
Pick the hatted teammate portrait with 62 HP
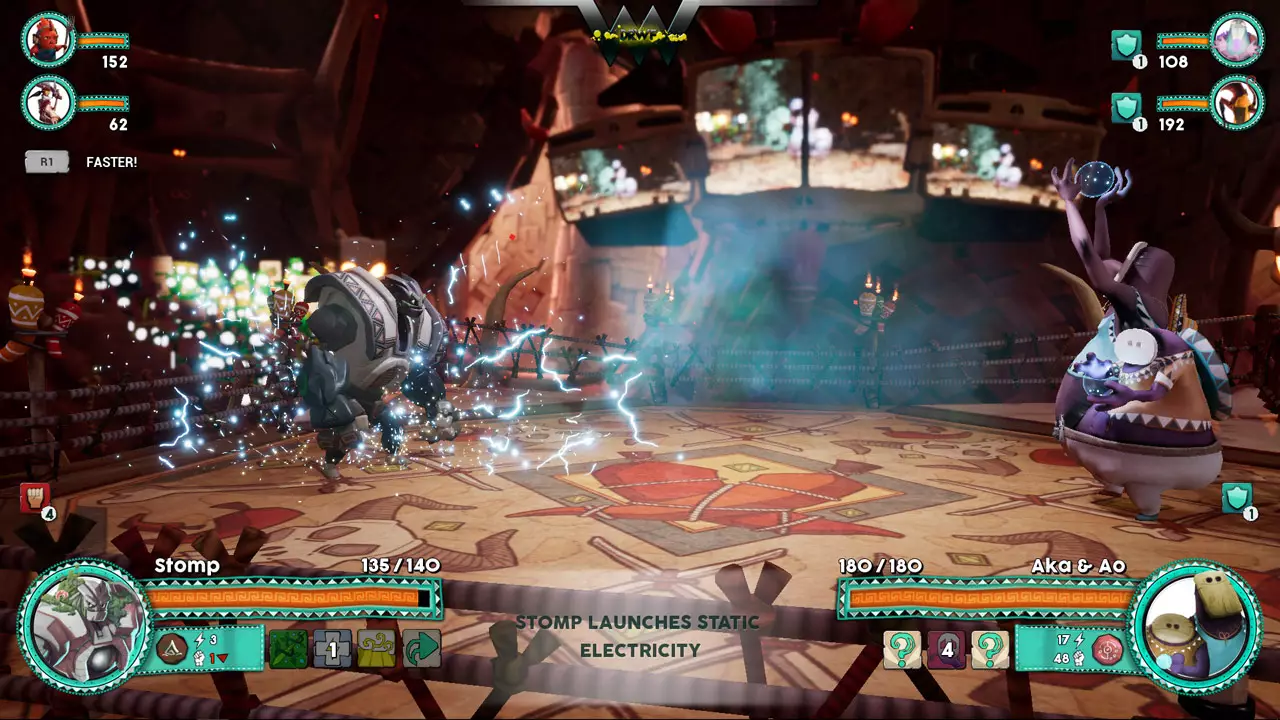[x=48, y=102]
